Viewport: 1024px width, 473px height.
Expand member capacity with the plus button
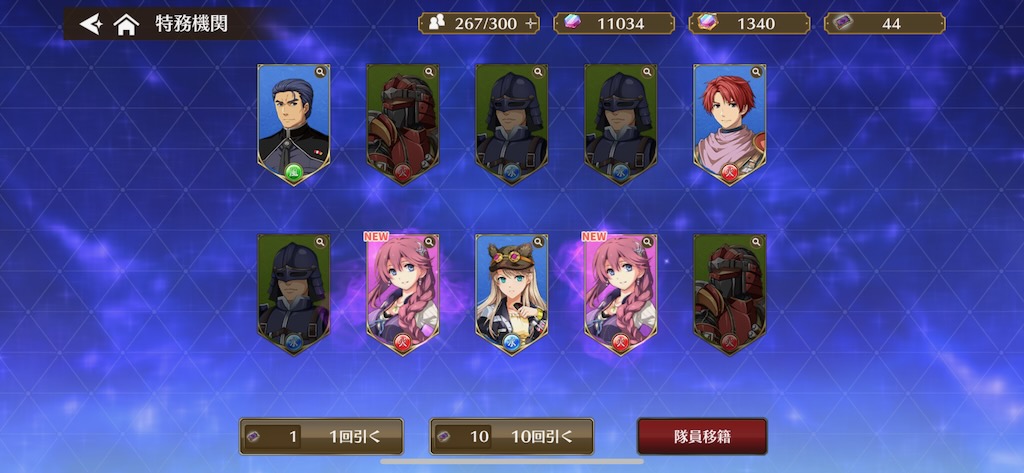pyautogui.click(x=530, y=23)
